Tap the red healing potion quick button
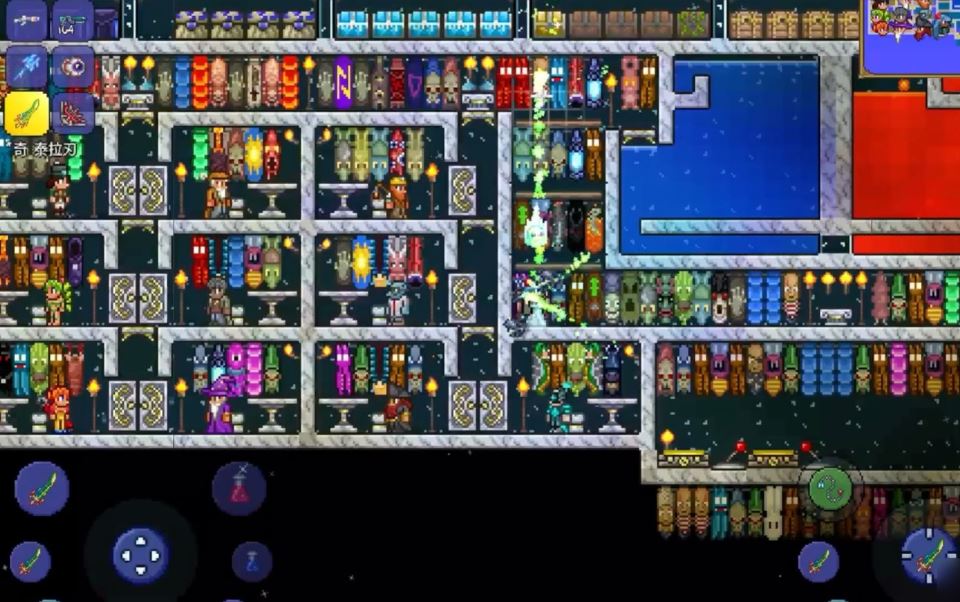 click(239, 489)
